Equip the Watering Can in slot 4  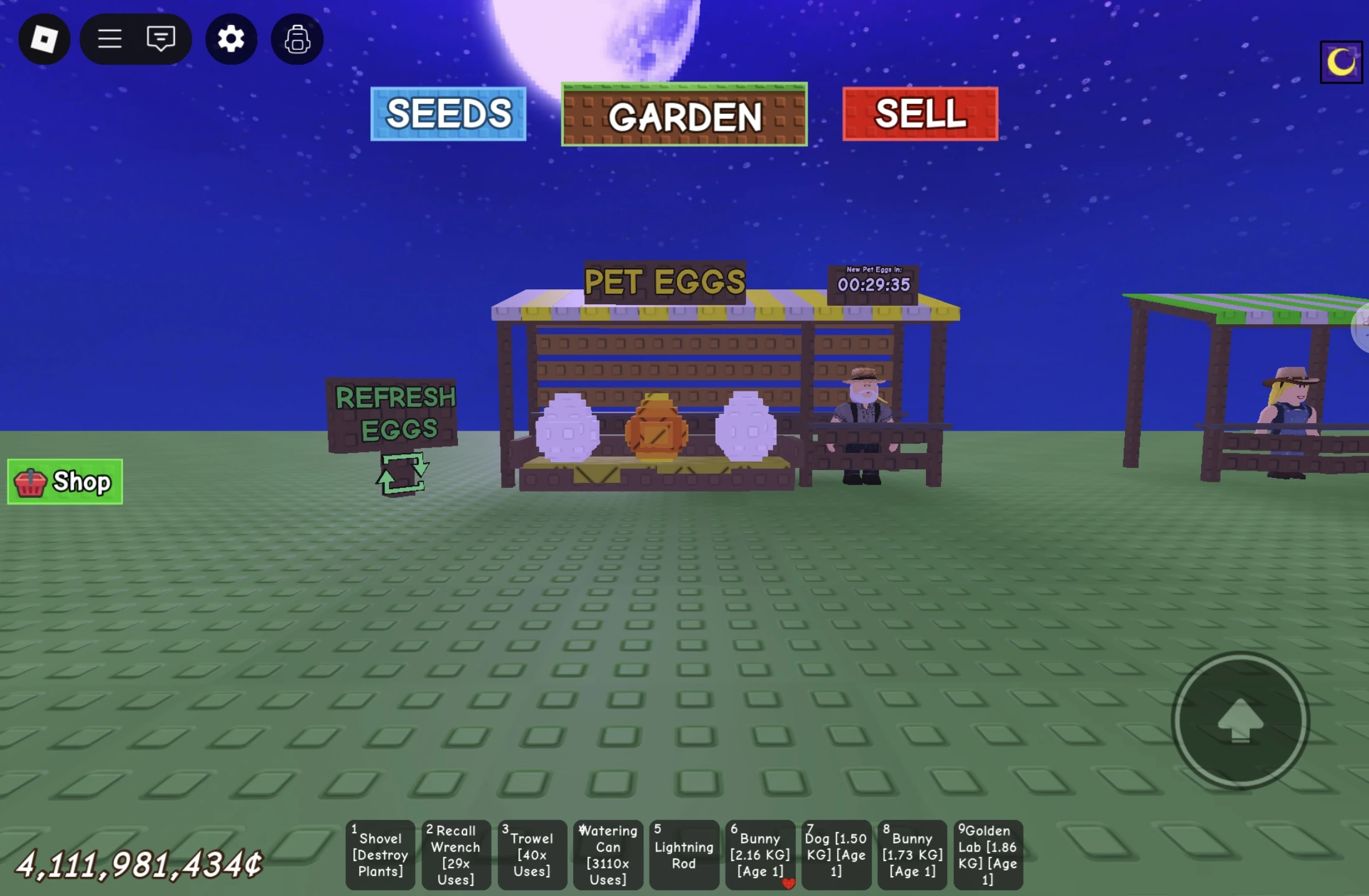pos(608,855)
